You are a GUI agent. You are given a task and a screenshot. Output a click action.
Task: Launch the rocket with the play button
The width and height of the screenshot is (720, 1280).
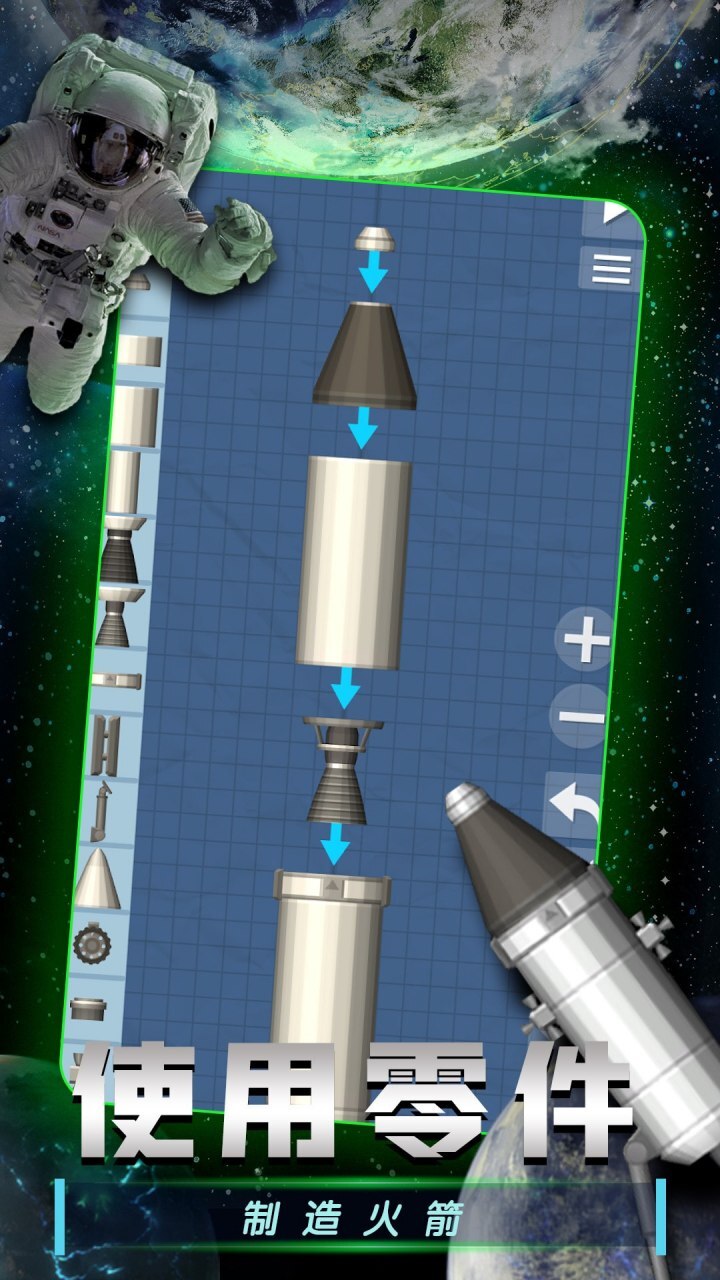tap(613, 213)
